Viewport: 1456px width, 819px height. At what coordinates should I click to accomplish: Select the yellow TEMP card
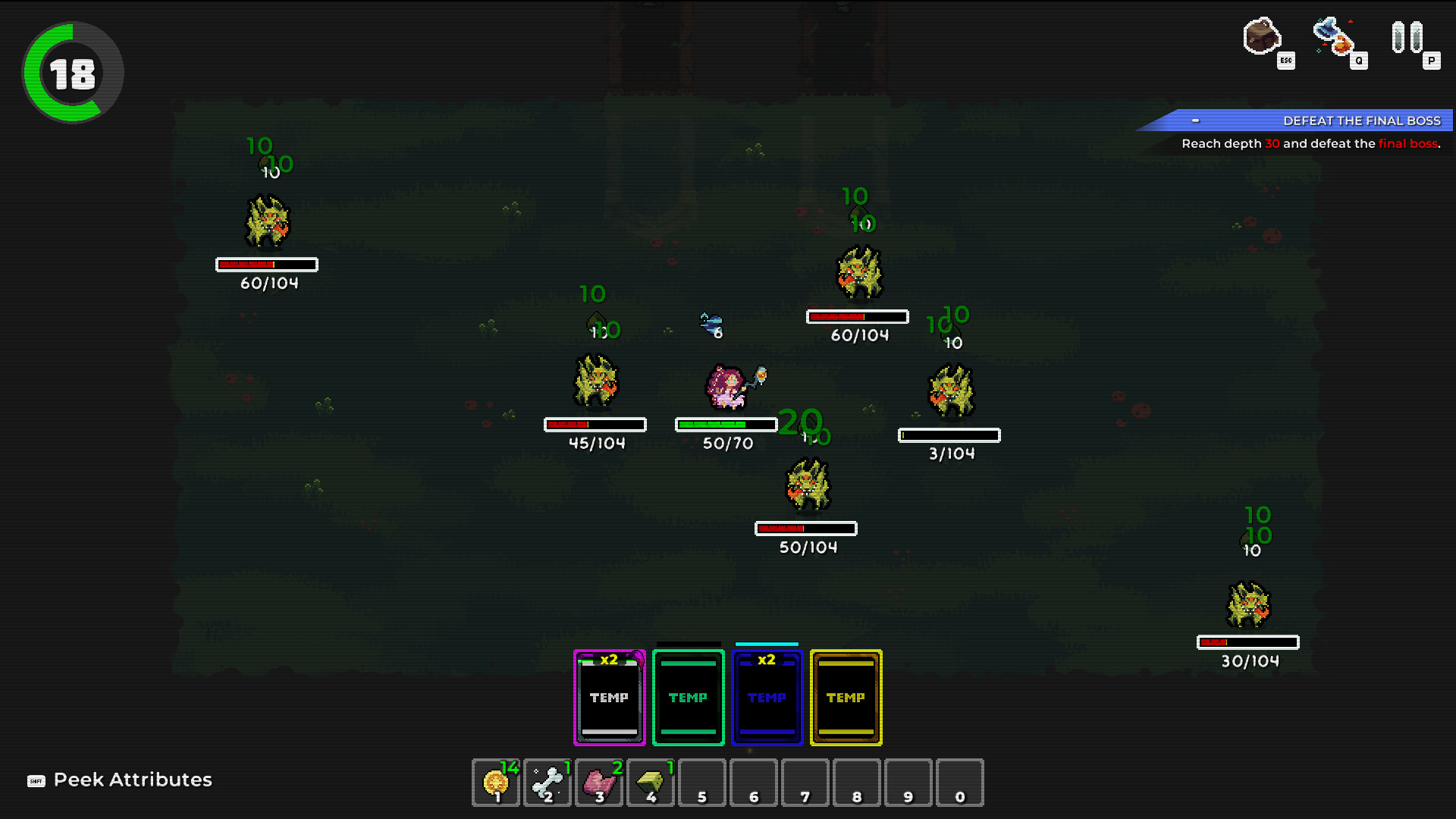(845, 697)
